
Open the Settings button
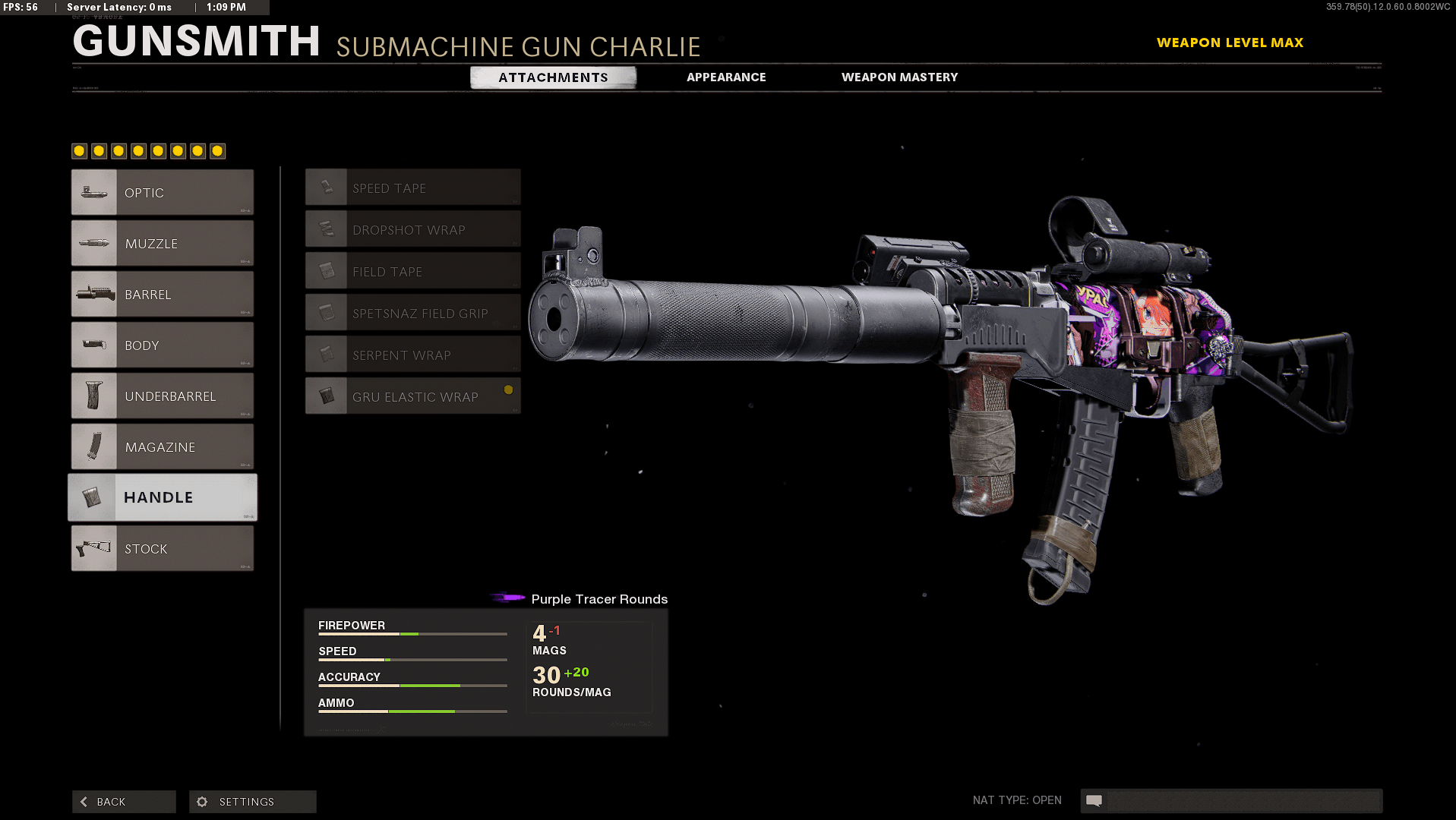(x=252, y=802)
